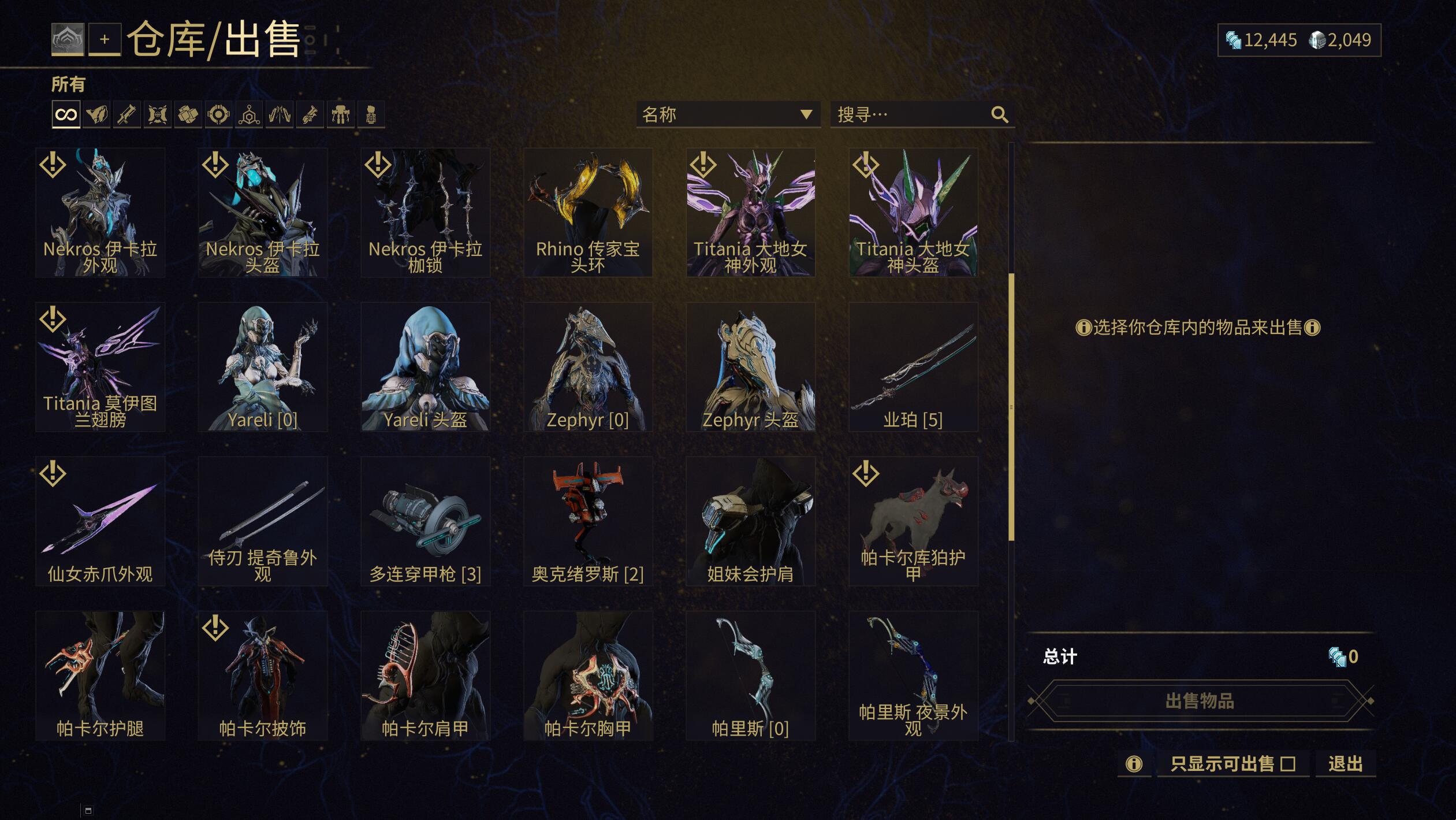This screenshot has width=1456, height=820.
Task: Select the Titania 莫伊图兰翅膀 item
Action: click(x=100, y=366)
